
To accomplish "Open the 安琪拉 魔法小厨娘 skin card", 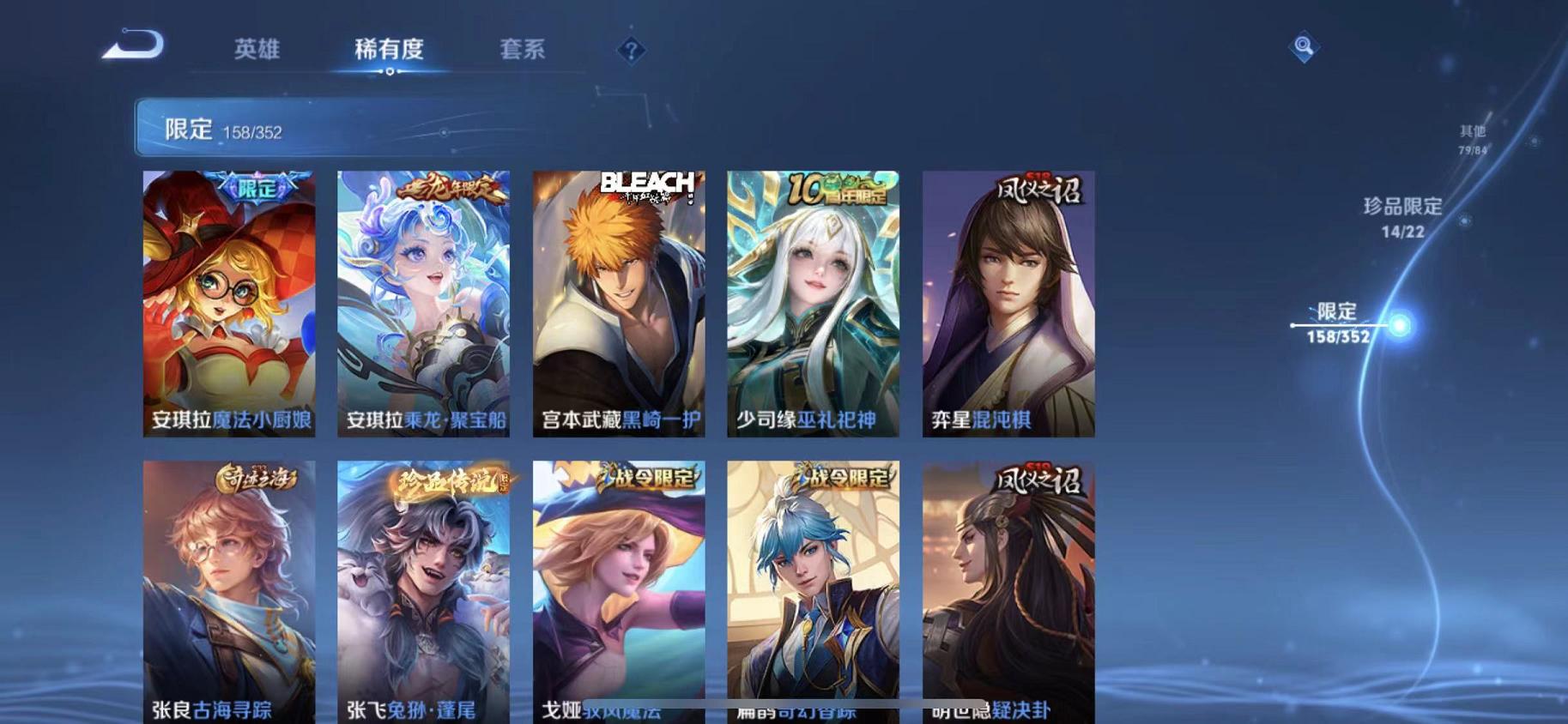I will (227, 305).
